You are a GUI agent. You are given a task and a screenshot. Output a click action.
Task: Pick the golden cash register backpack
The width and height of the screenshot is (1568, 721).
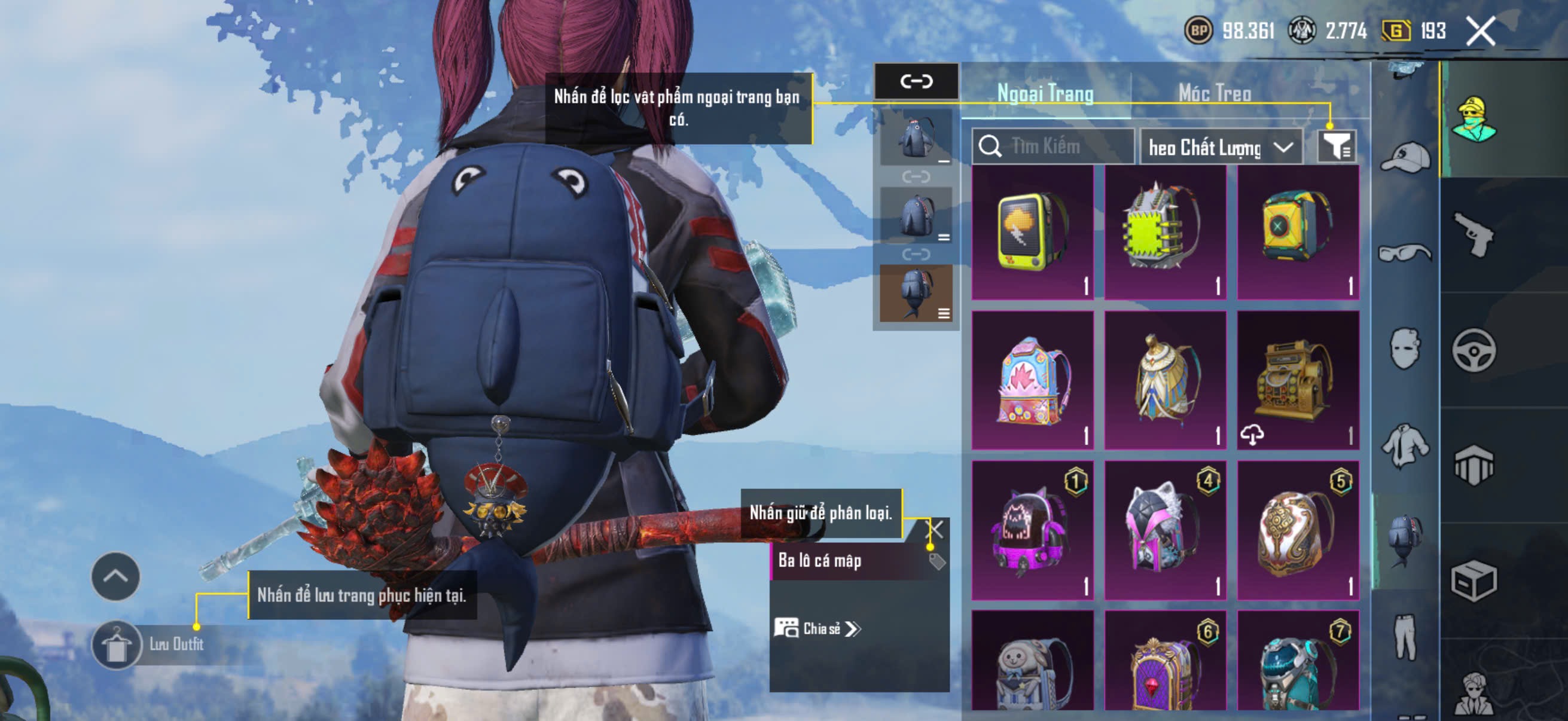1298,381
